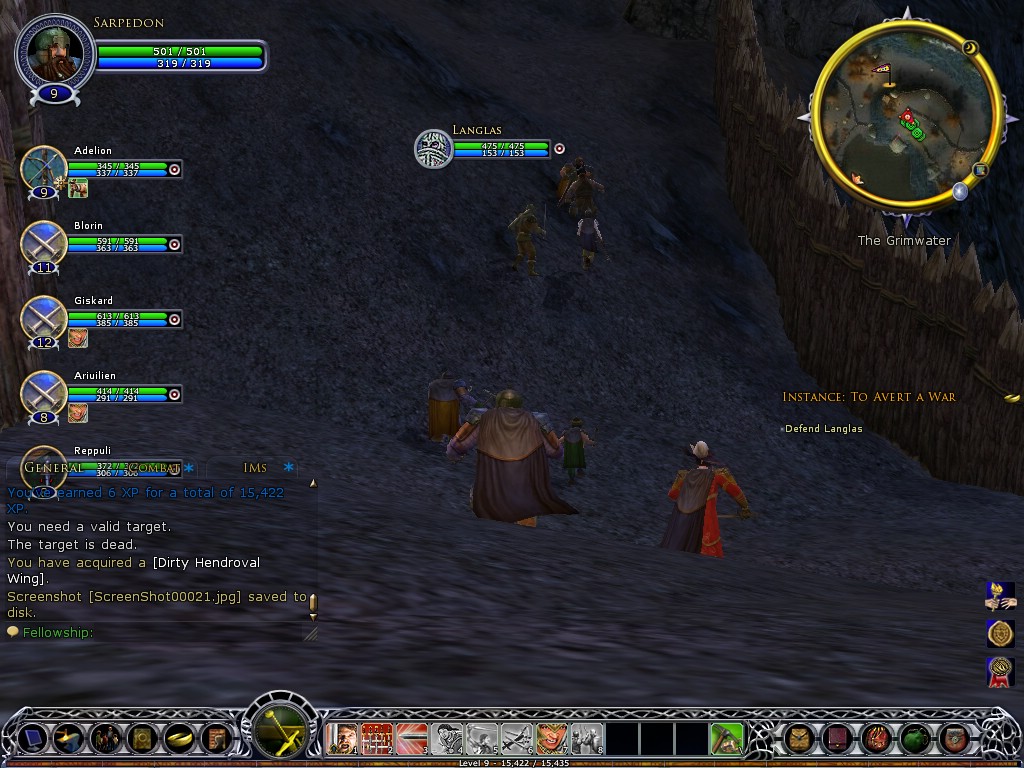Viewport: 1024px width, 768px height.
Task: Switch to the IMs chat tab
Action: (255, 467)
